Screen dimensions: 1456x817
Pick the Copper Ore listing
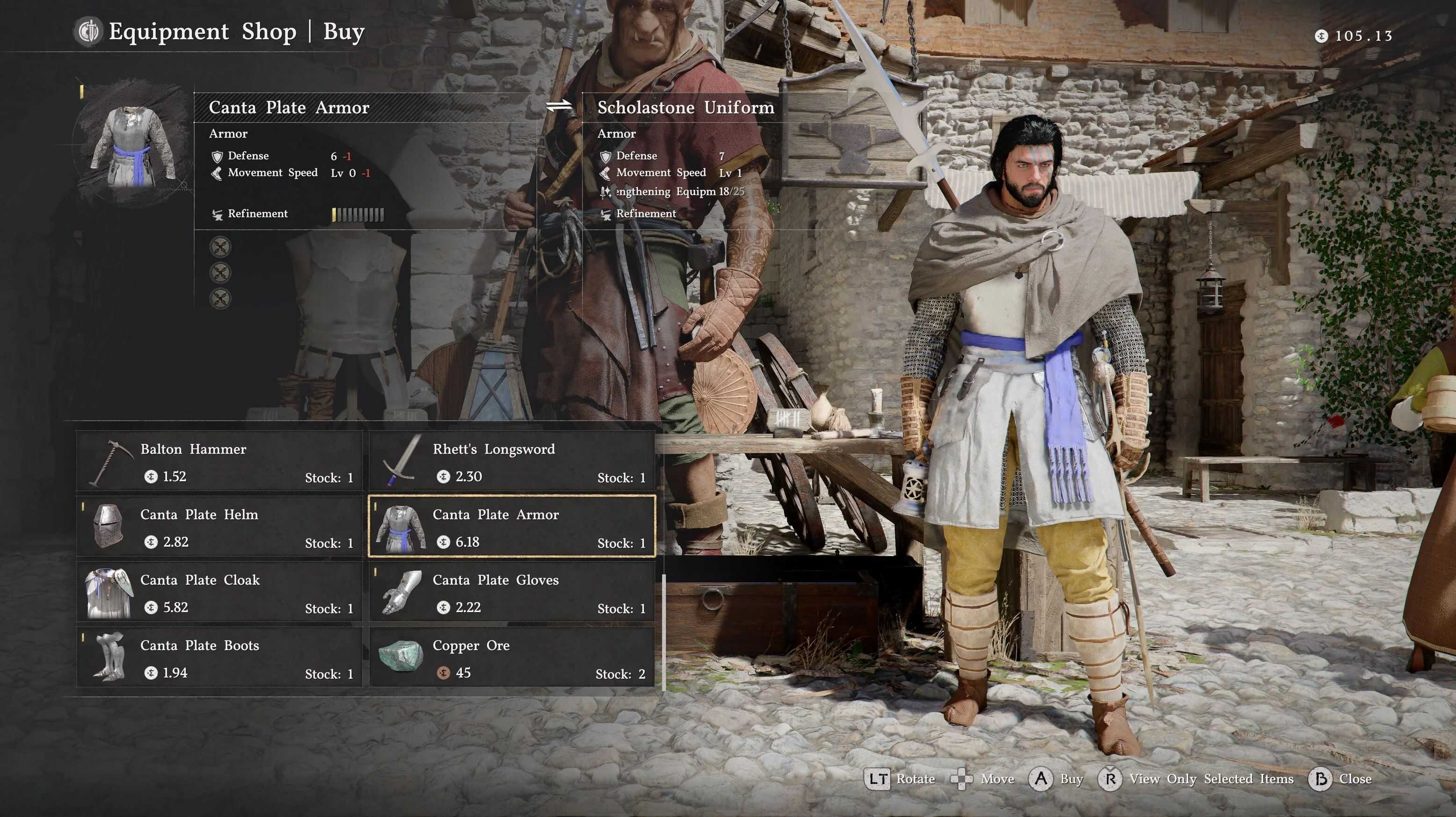pyautogui.click(x=512, y=658)
